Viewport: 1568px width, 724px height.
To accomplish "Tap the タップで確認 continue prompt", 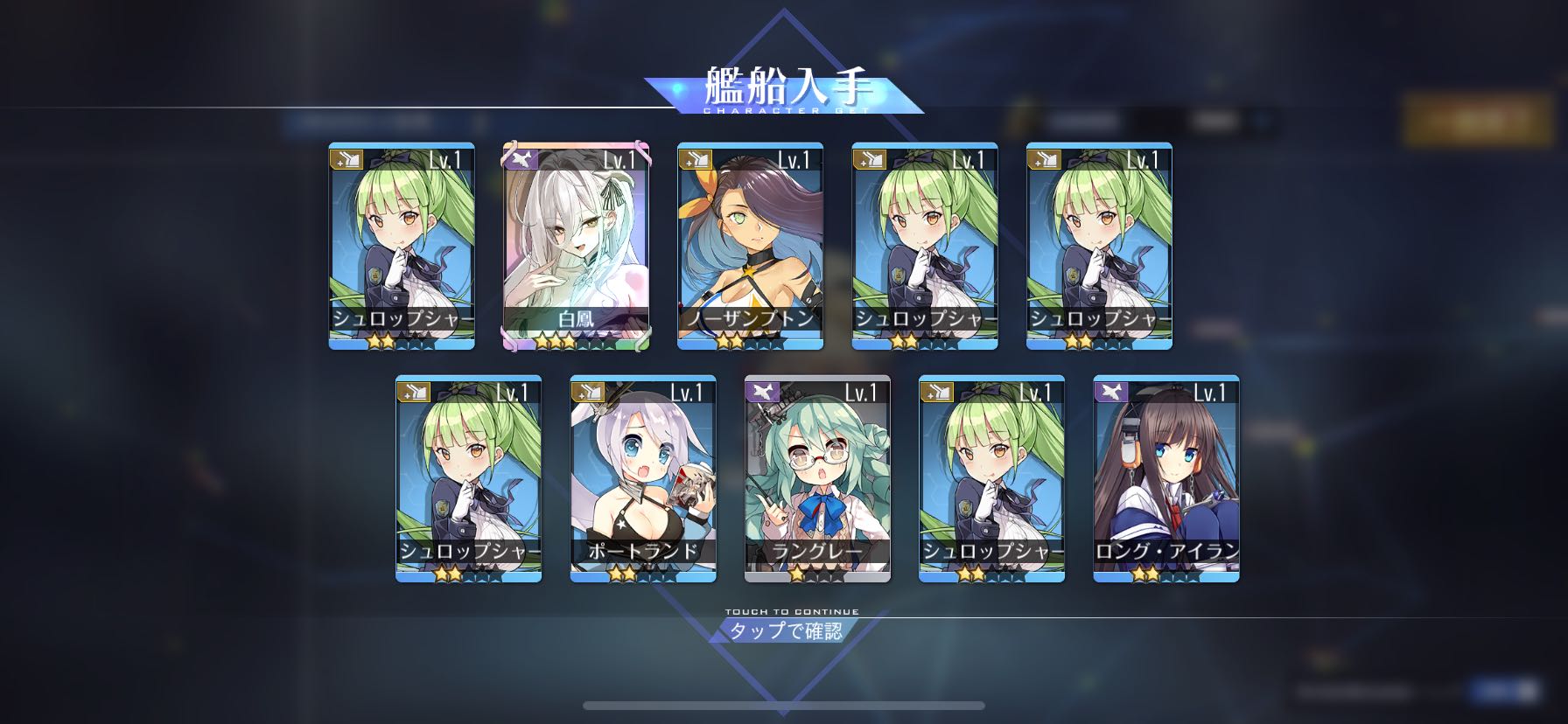I will (785, 630).
